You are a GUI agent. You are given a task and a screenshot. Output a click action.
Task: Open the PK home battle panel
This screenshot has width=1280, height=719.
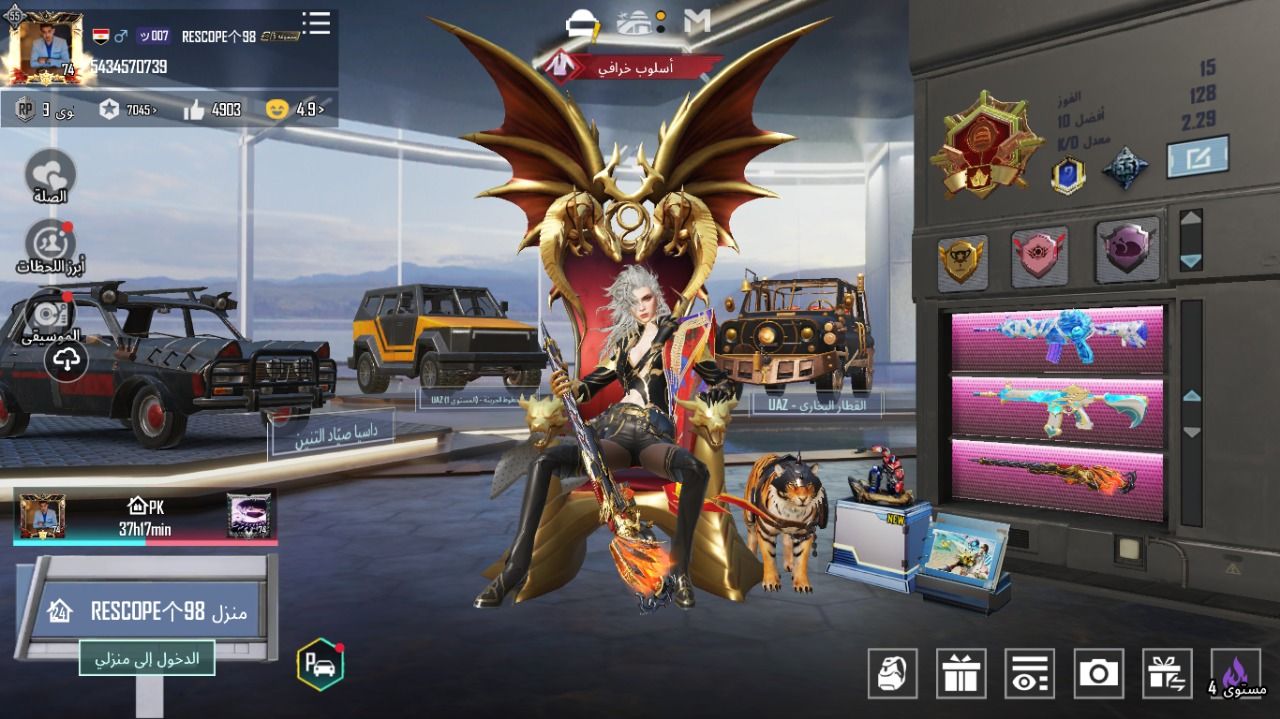[x=145, y=517]
